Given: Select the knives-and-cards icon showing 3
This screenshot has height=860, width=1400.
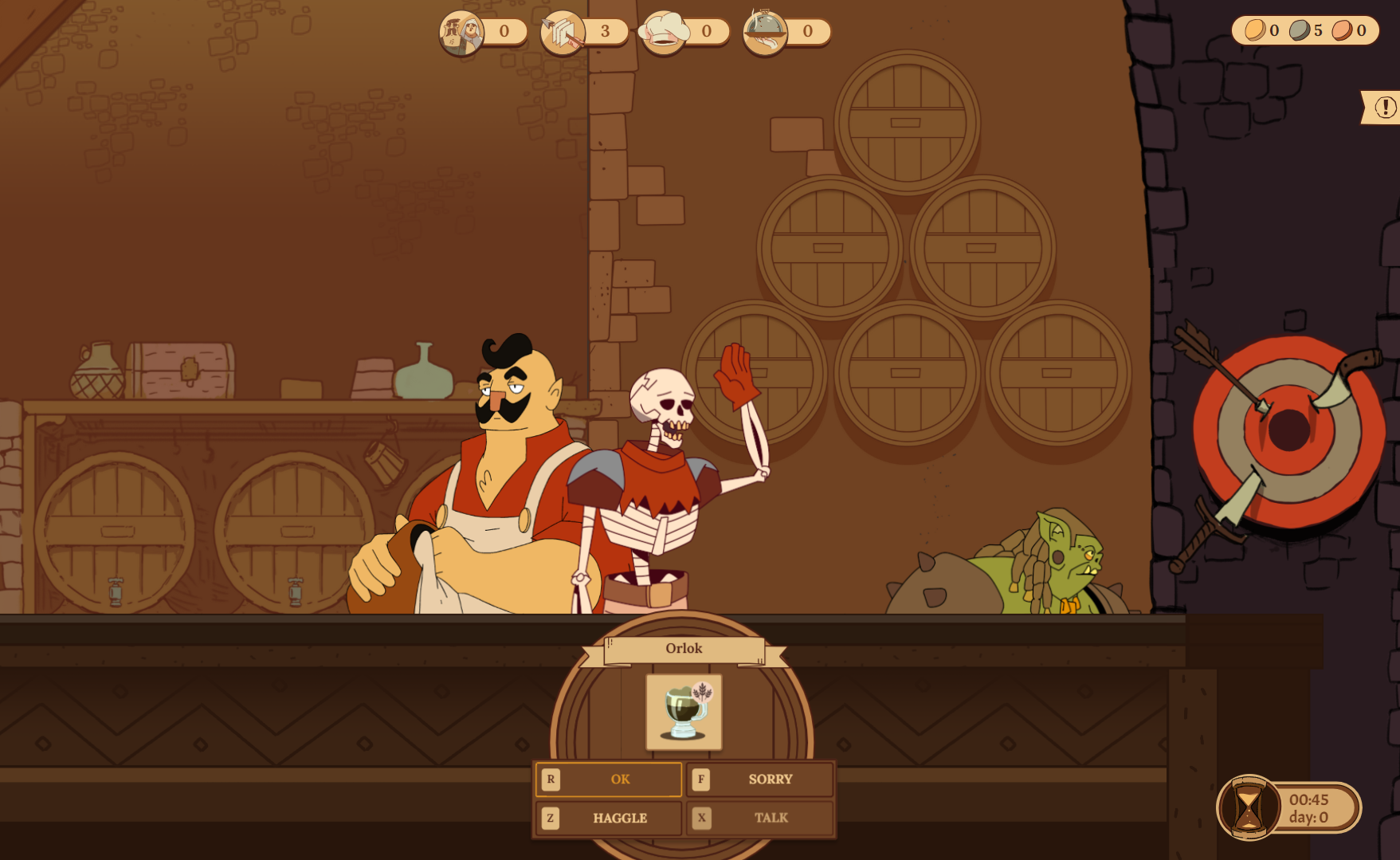Looking at the screenshot, I should coord(566,31).
